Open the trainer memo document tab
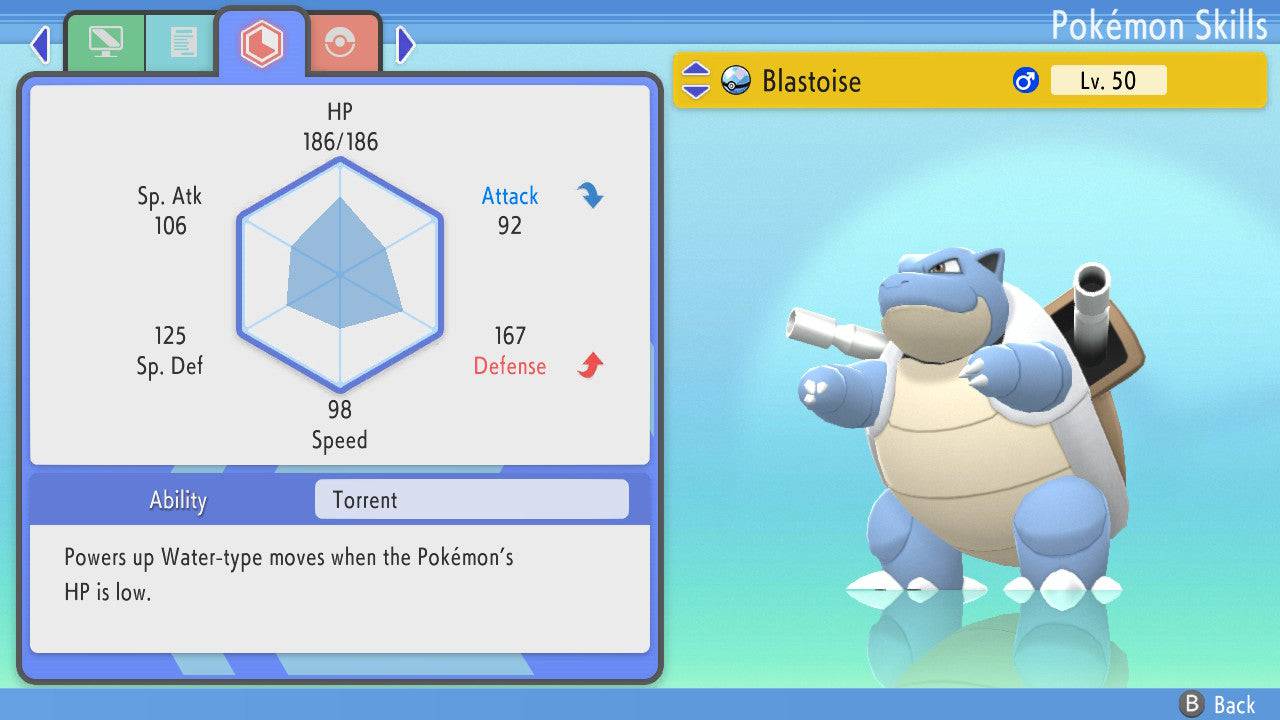Screen dimensions: 1280x720 [x=183, y=42]
